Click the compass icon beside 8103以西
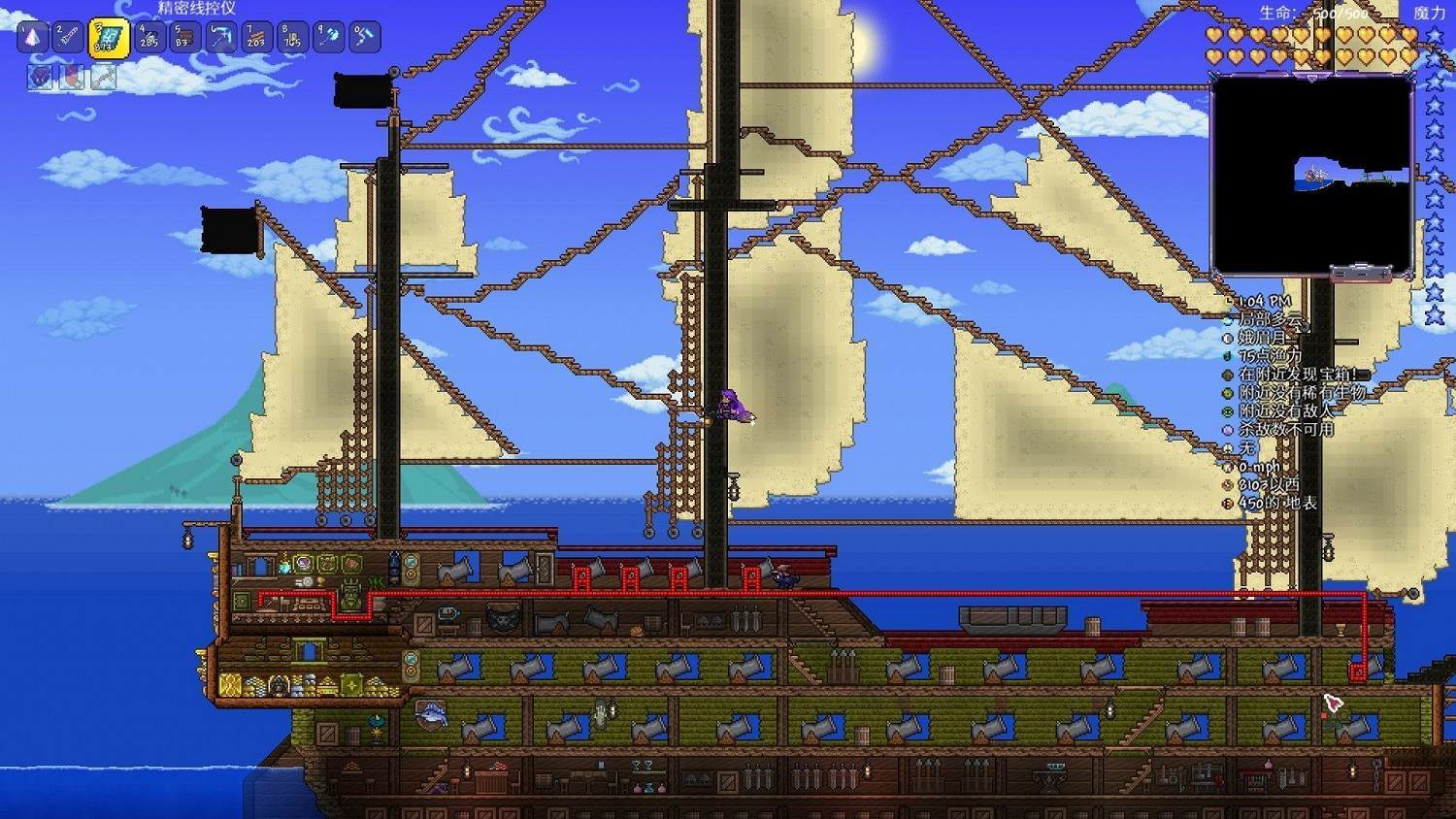 pyautogui.click(x=1227, y=485)
